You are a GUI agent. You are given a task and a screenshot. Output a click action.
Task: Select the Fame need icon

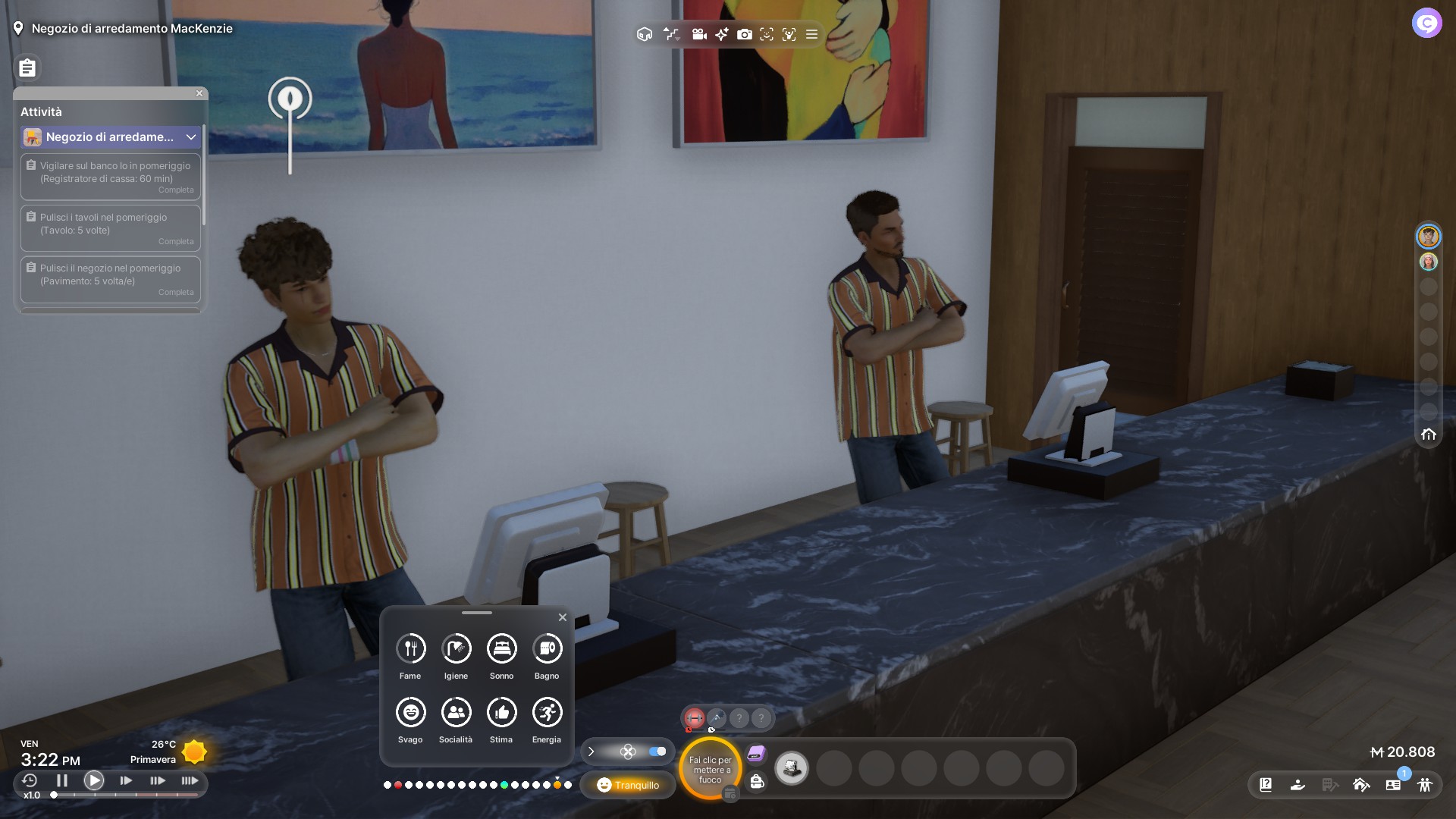click(x=410, y=648)
